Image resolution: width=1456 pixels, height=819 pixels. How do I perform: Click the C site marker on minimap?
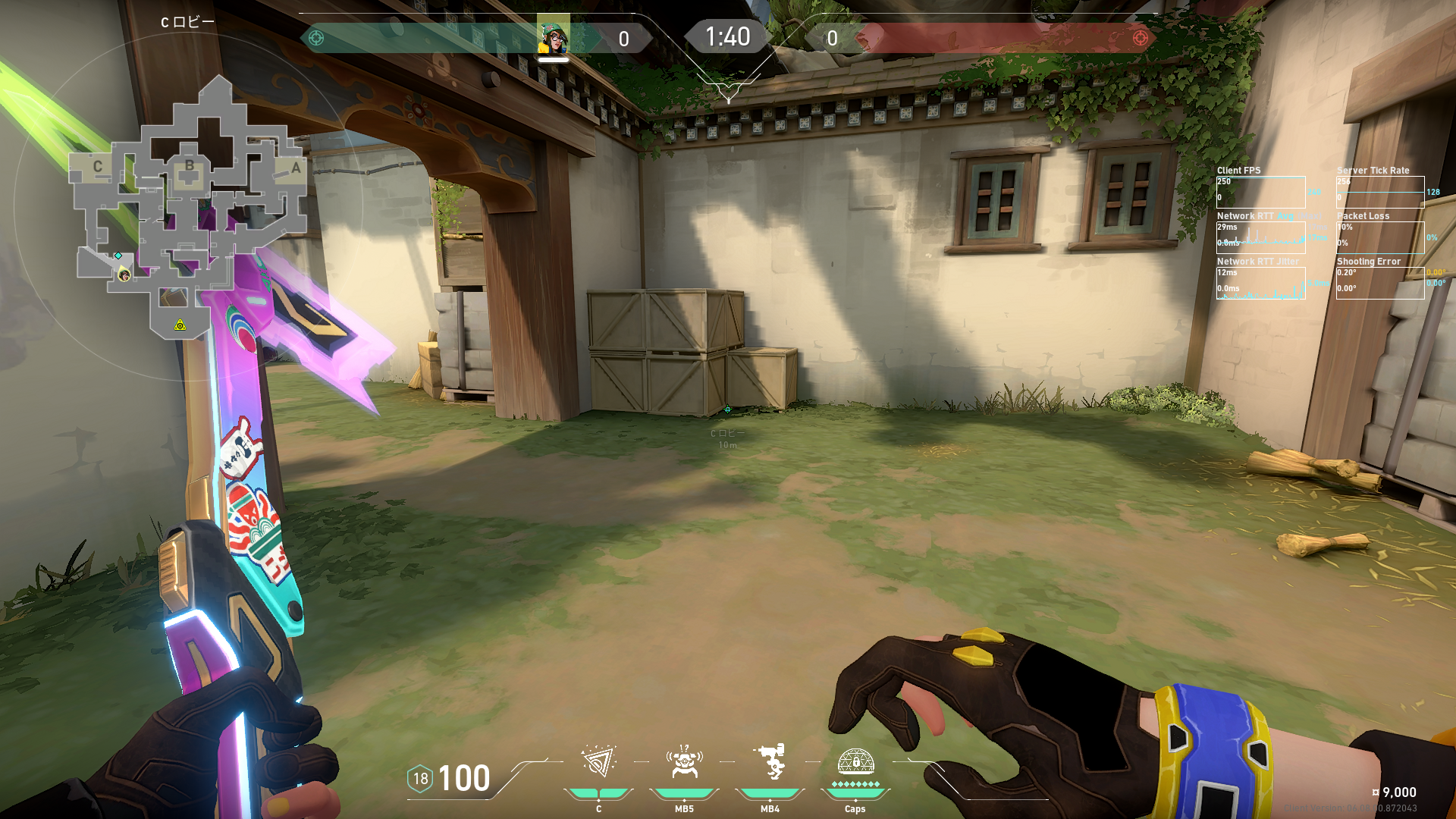[x=97, y=167]
